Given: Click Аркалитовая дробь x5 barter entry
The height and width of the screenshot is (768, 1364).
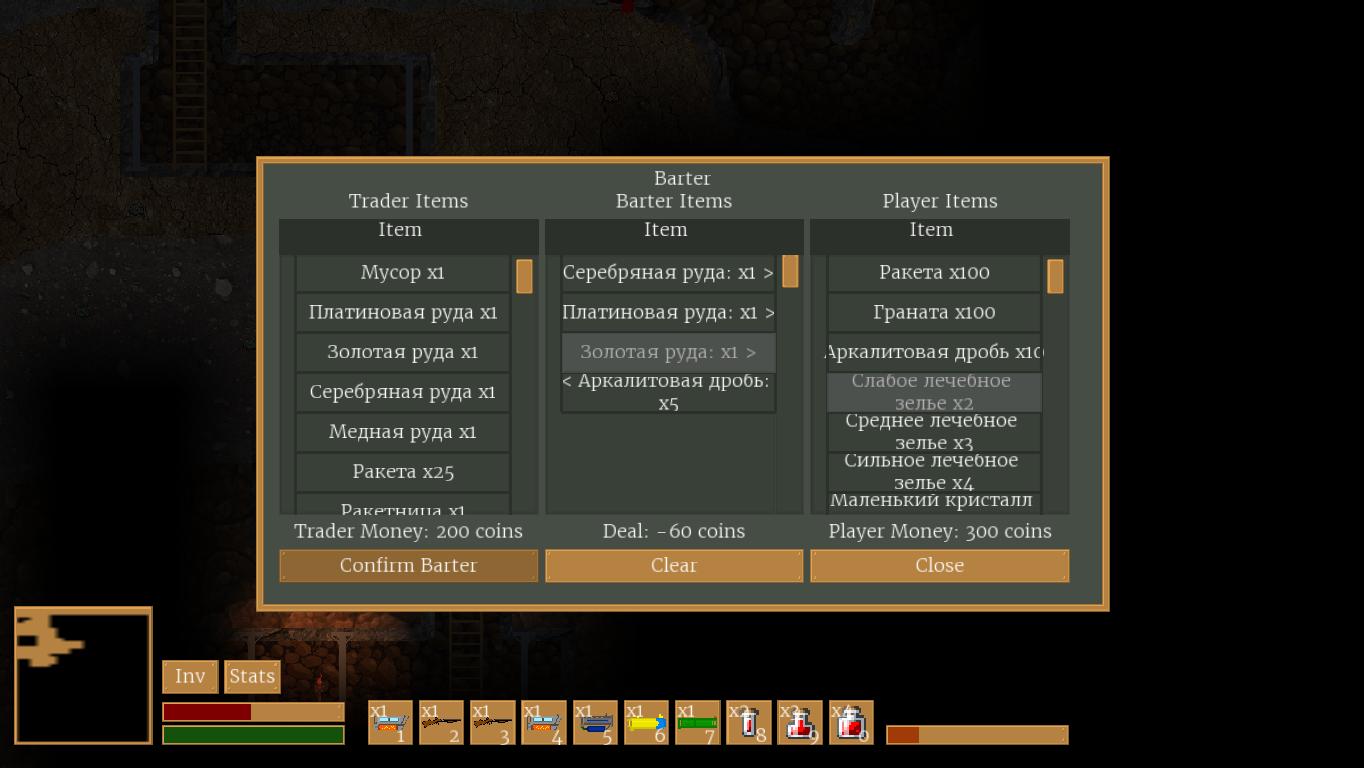Looking at the screenshot, I should pos(668,392).
